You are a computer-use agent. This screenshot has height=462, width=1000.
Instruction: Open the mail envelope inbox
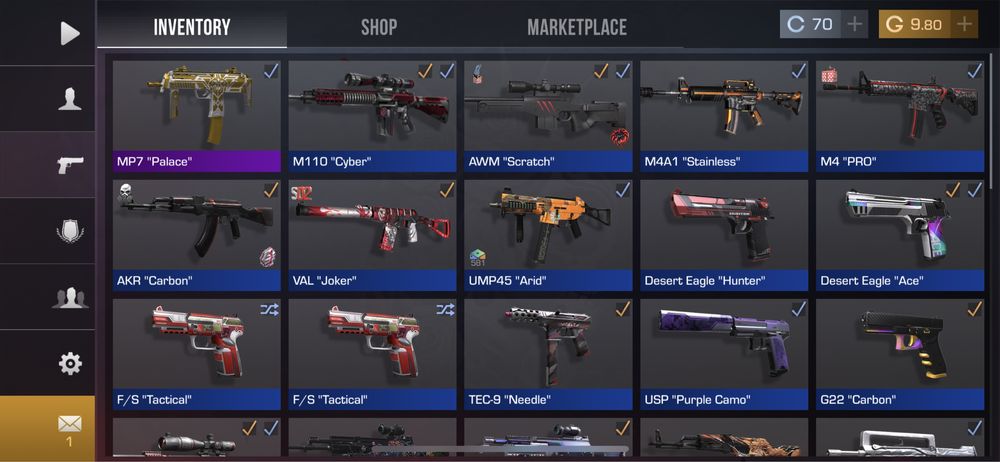point(69,426)
